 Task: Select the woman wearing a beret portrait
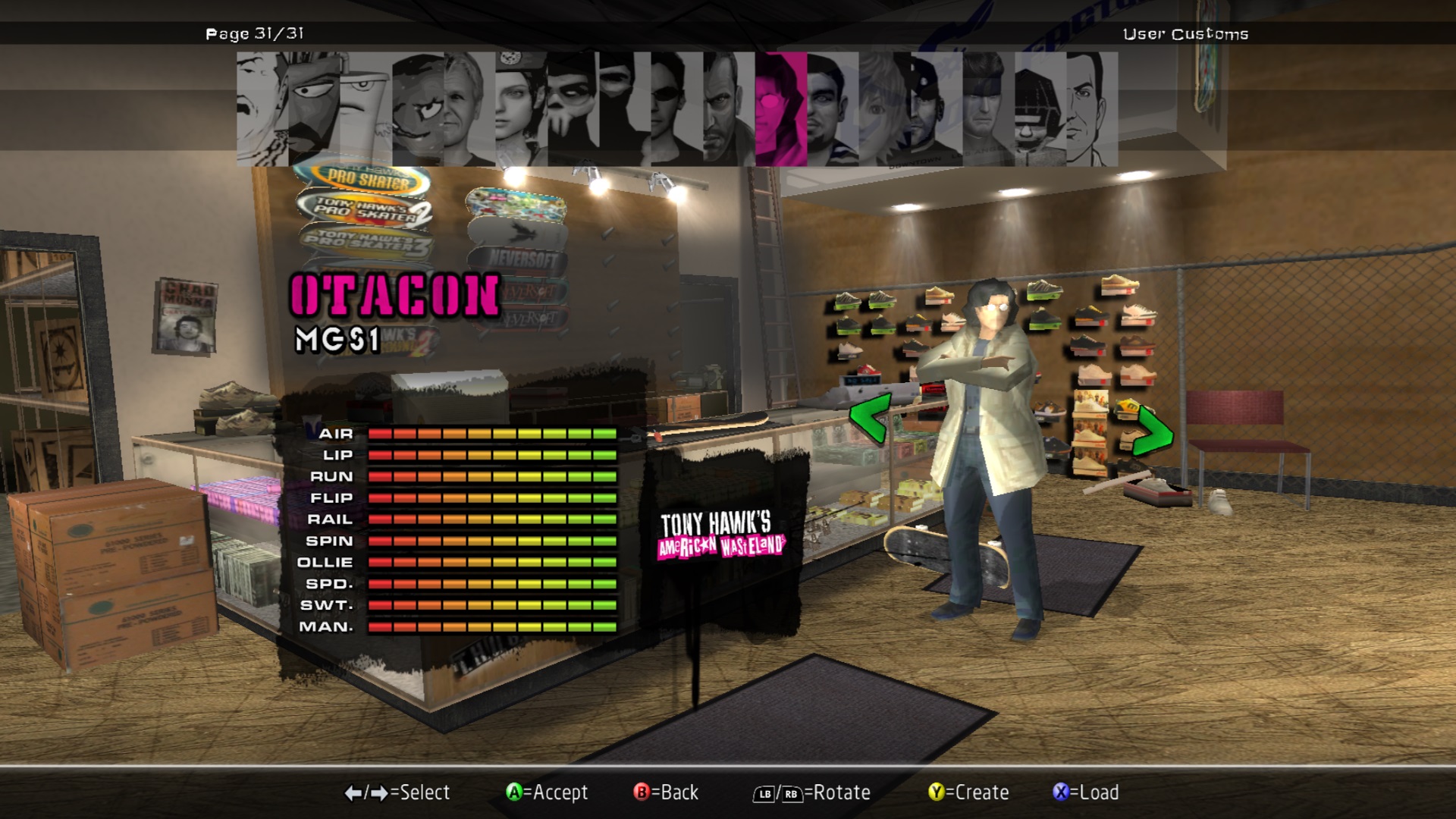point(521,109)
